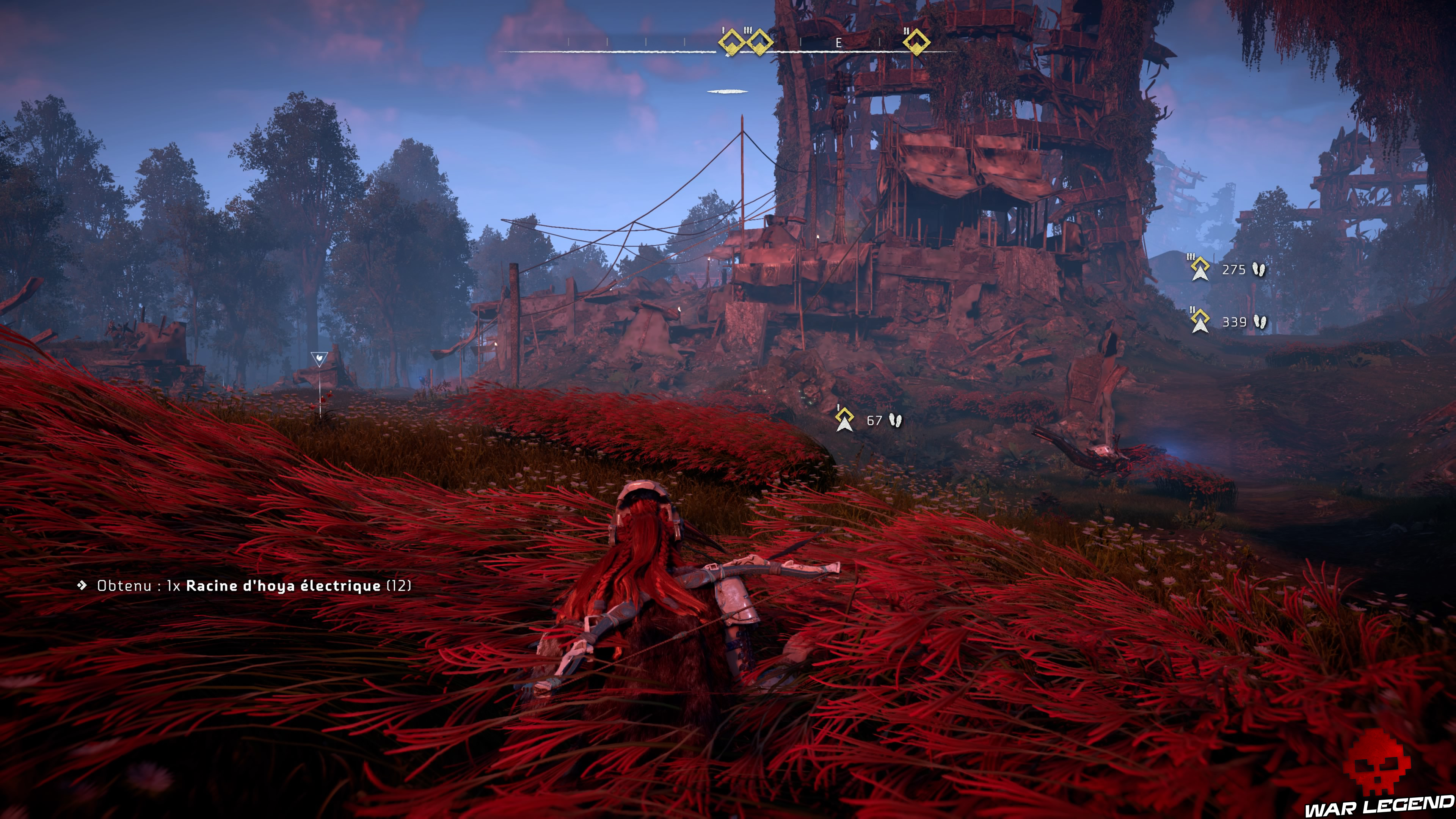
Task: Expand the tier pips above marker II
Action: [x=907, y=31]
